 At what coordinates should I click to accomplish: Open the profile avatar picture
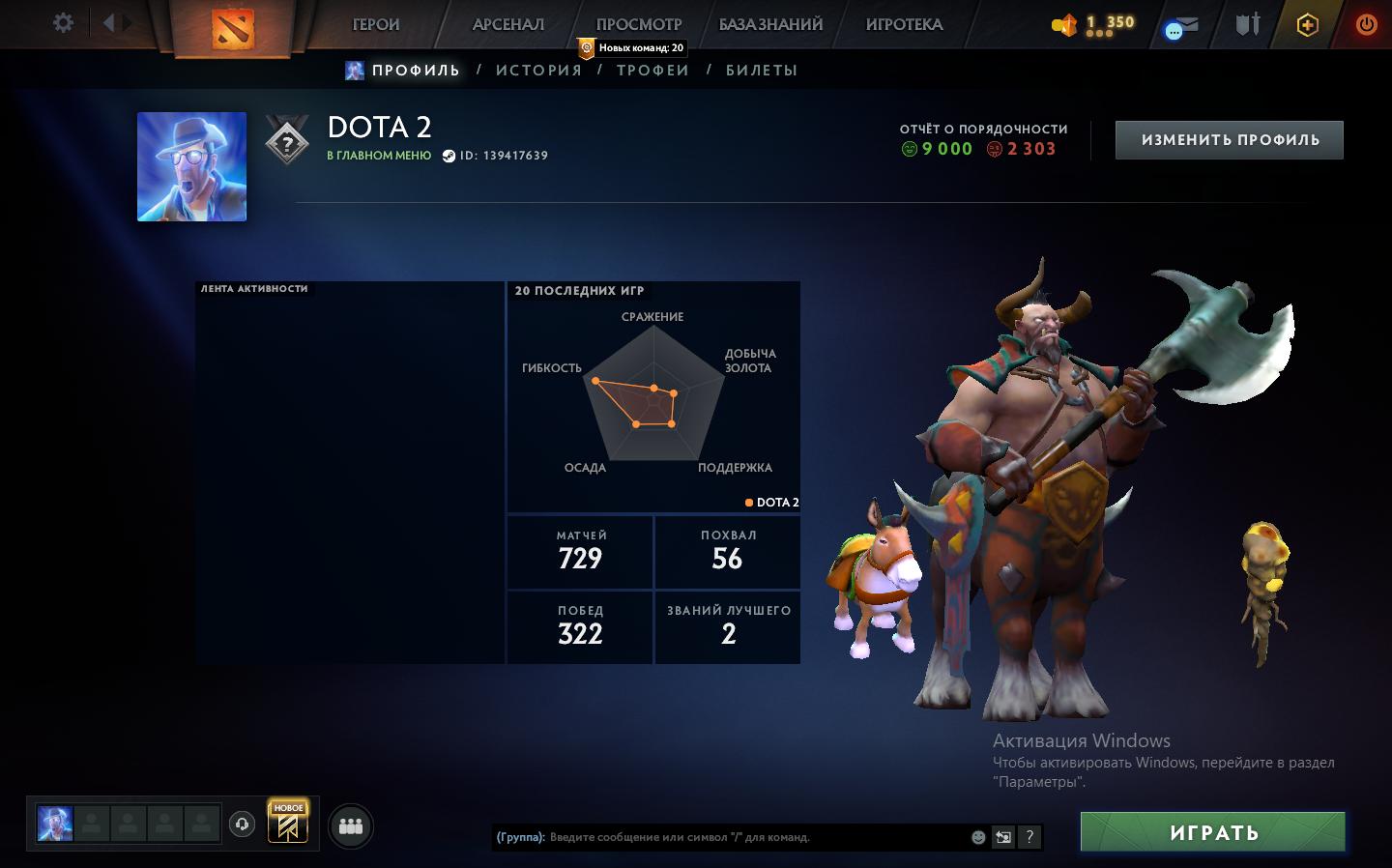click(191, 166)
